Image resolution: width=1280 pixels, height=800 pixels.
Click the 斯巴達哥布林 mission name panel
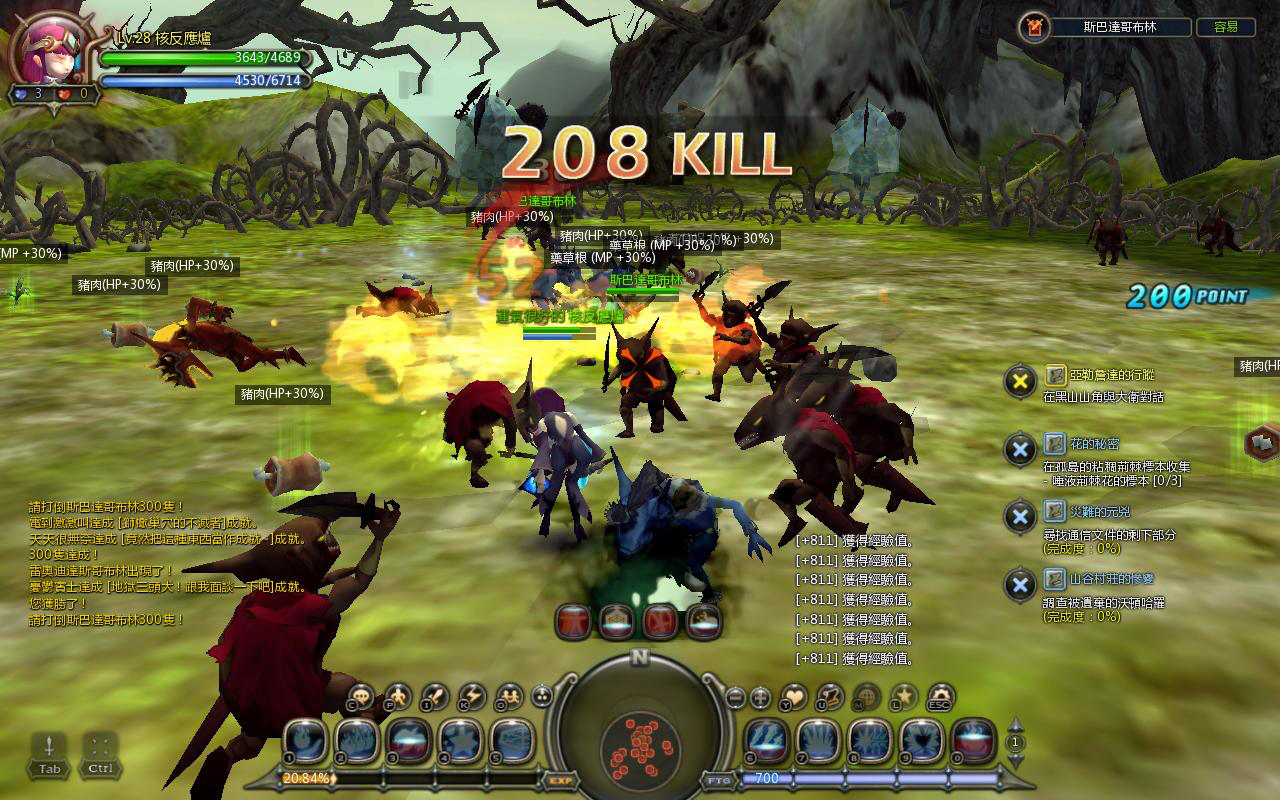click(x=1119, y=27)
